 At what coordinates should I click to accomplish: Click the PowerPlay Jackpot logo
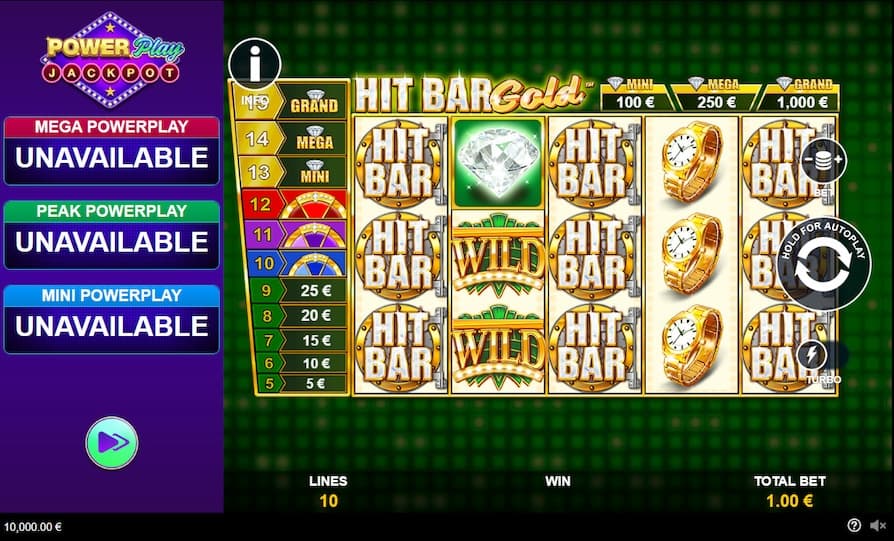(x=112, y=59)
